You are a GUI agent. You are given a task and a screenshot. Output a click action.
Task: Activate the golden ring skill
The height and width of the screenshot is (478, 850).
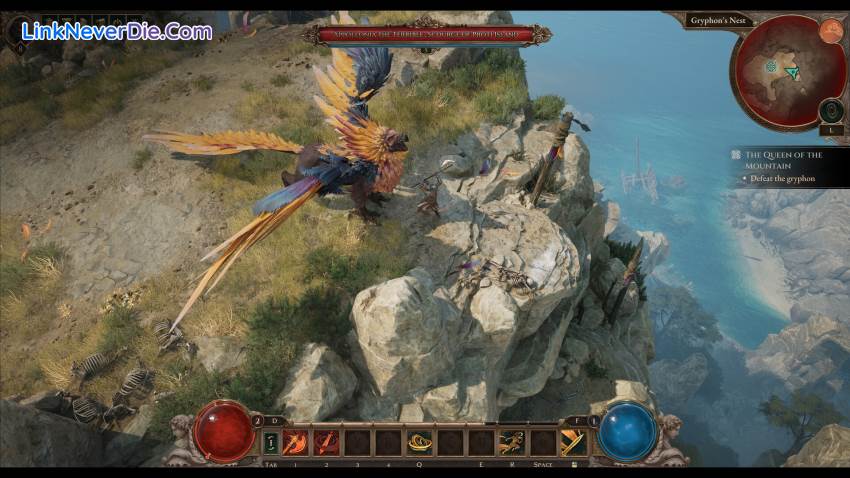pos(419,441)
